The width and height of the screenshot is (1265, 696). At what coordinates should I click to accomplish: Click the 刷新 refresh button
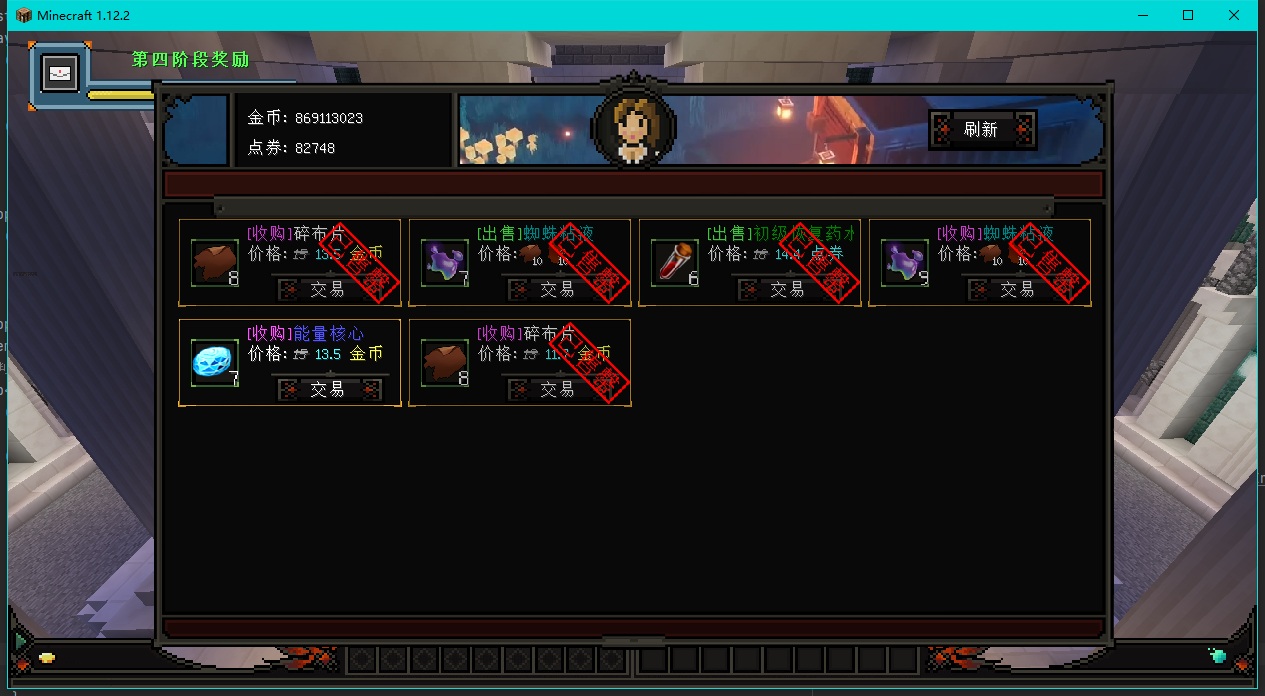pyautogui.click(x=981, y=130)
